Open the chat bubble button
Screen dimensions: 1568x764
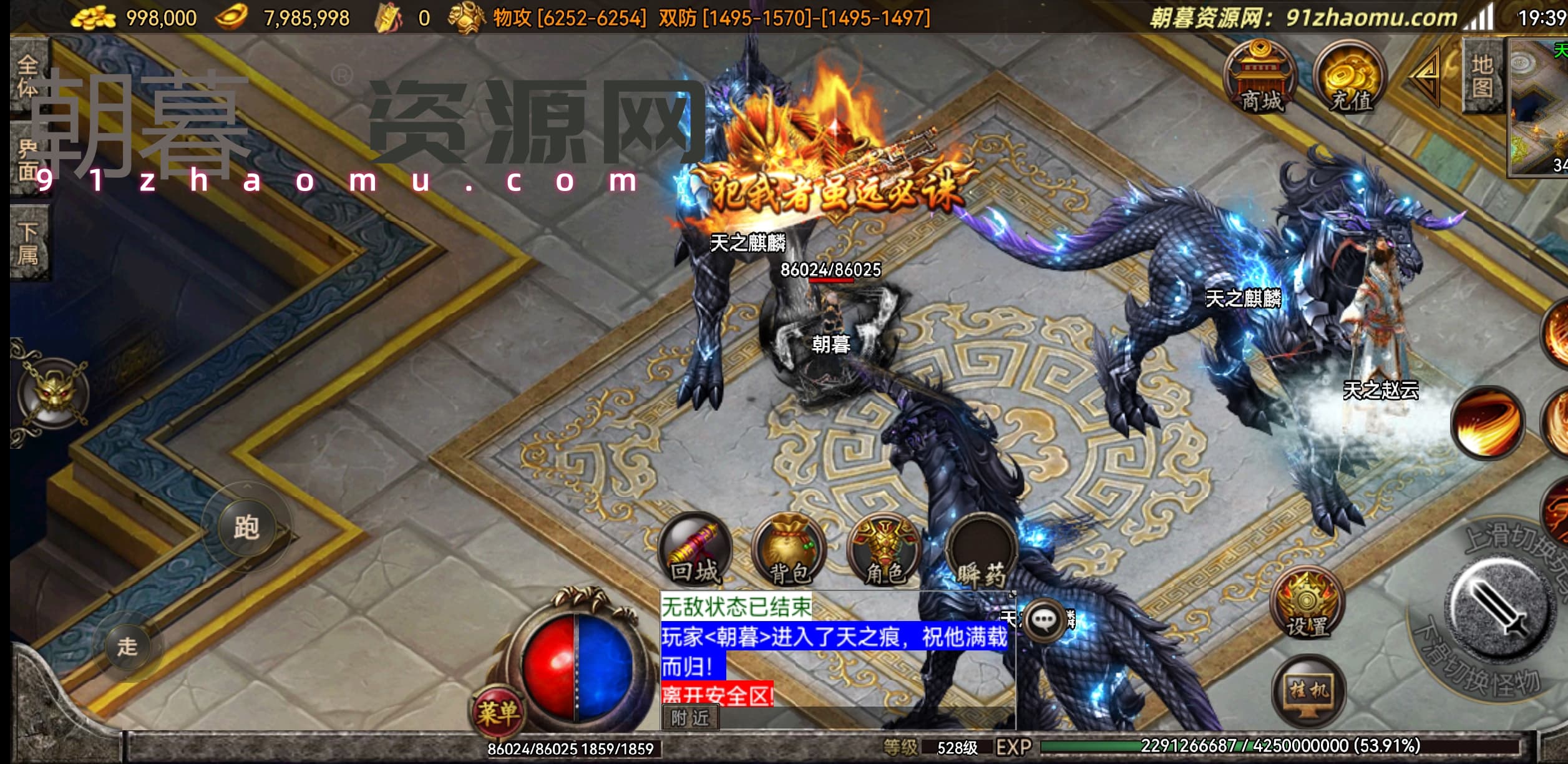tap(1045, 620)
